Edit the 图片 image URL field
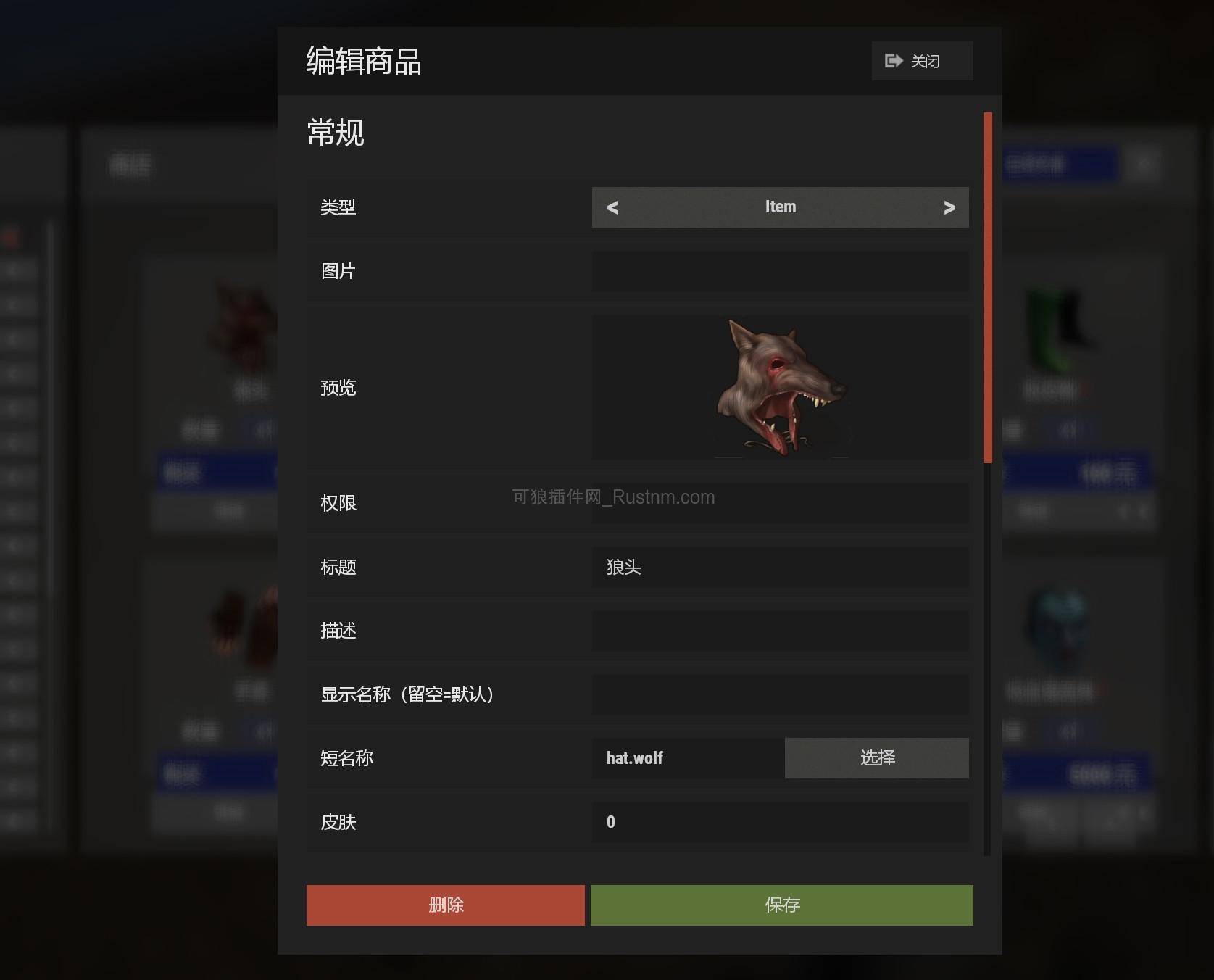1214x980 pixels. [781, 272]
